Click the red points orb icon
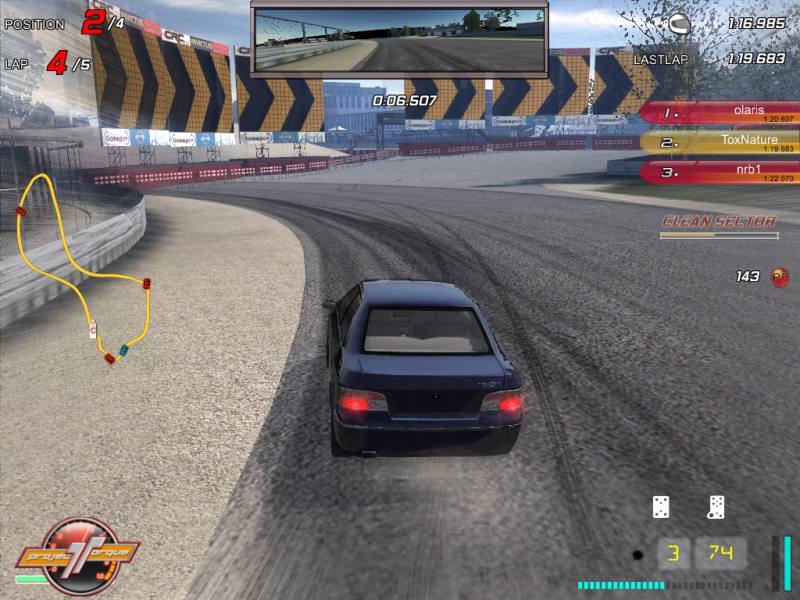The image size is (800, 600). click(780, 277)
